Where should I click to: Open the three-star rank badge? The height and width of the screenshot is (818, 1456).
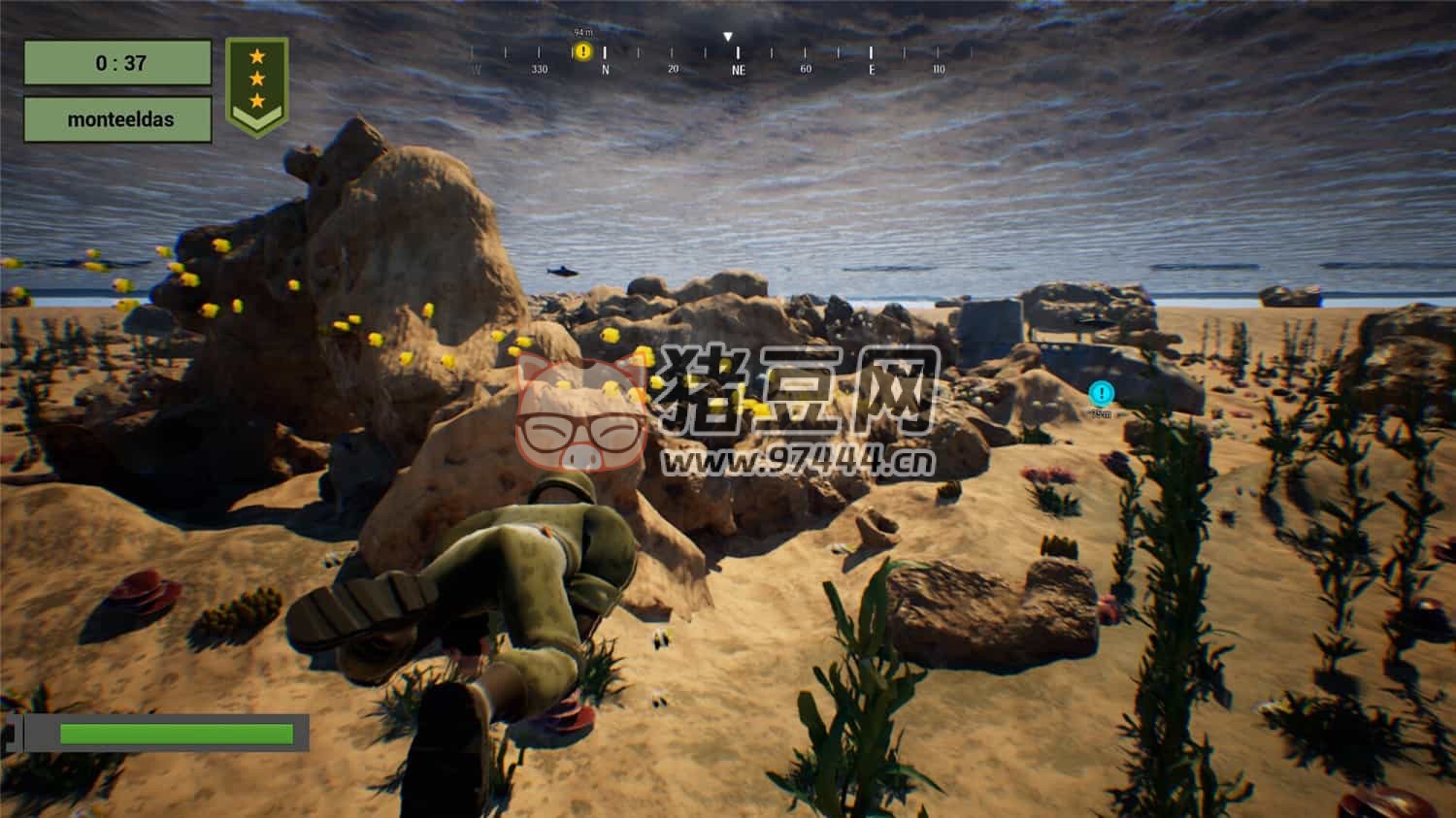[x=257, y=85]
